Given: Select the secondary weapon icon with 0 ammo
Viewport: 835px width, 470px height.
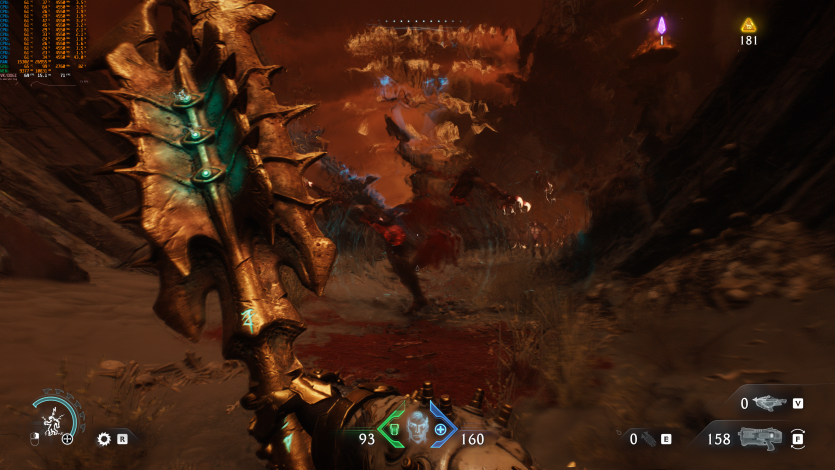Looking at the screenshot, I should click(x=768, y=403).
